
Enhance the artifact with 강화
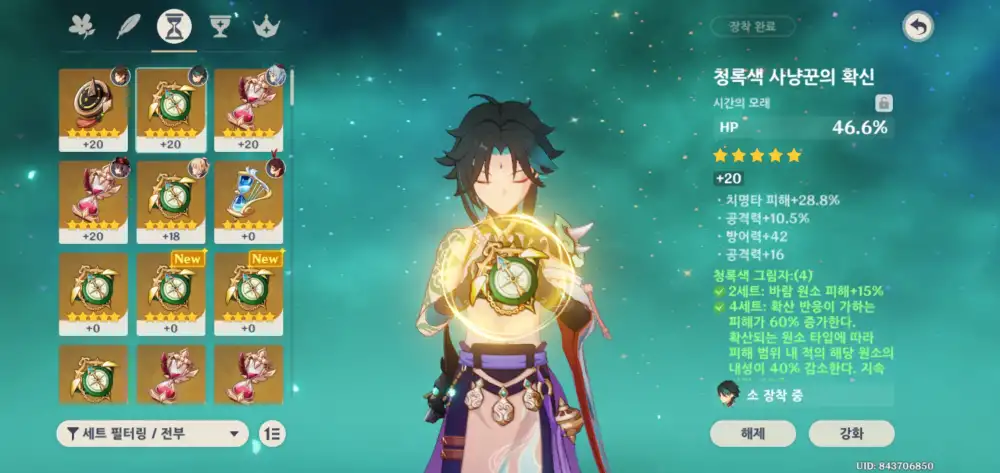coord(851,433)
